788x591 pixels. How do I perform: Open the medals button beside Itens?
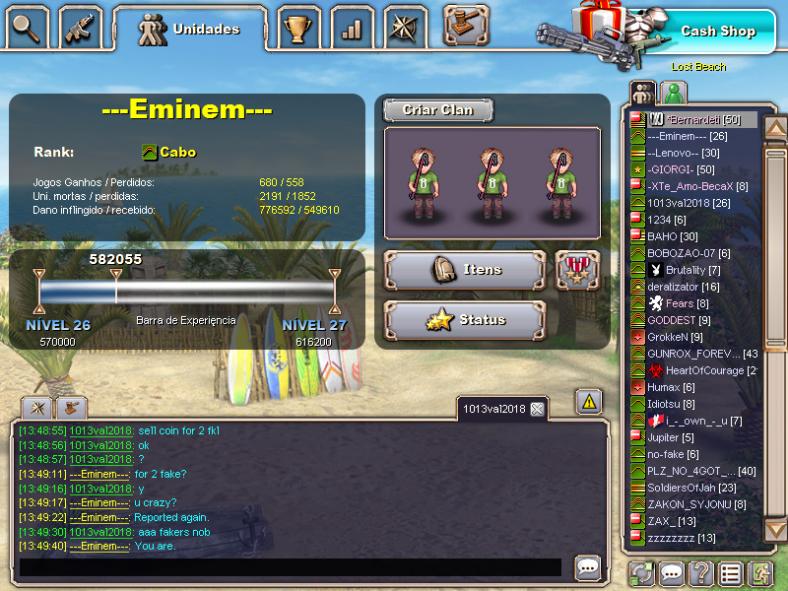click(577, 270)
